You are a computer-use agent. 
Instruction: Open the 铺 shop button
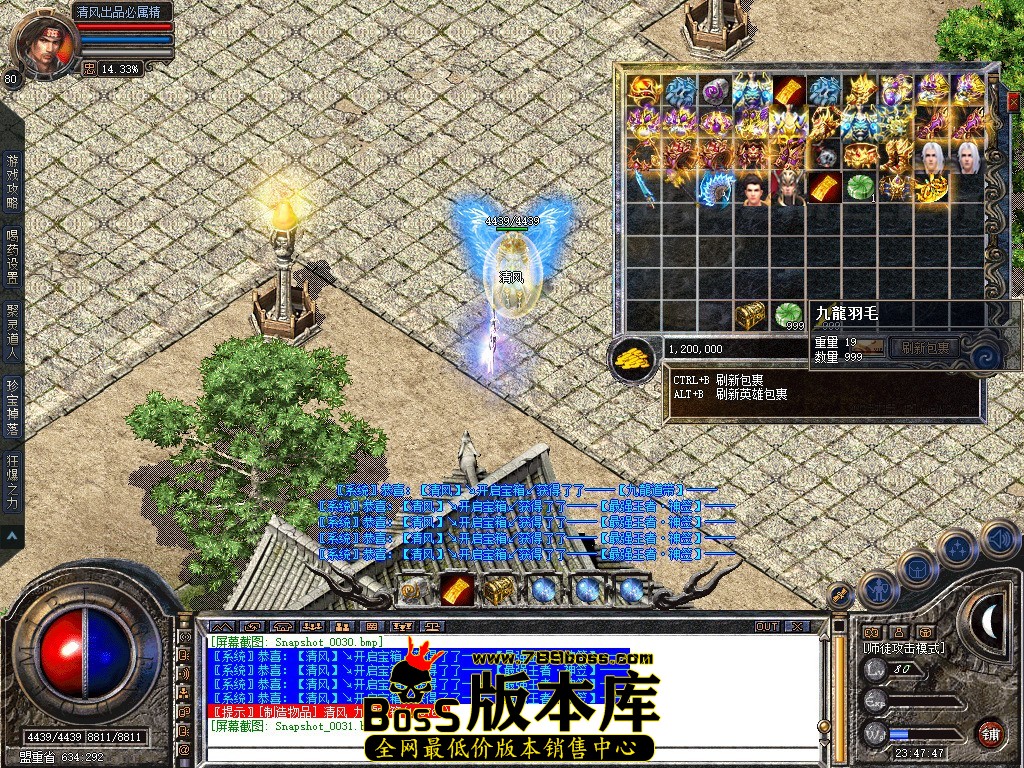pos(990,732)
